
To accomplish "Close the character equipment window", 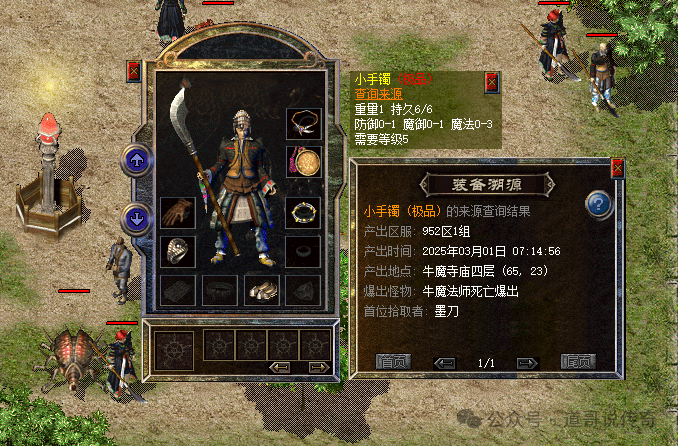I will click(x=134, y=72).
